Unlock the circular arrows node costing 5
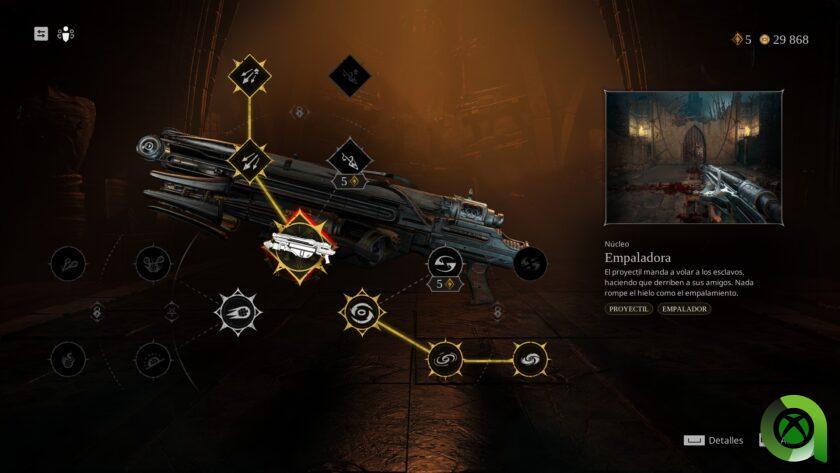The height and width of the screenshot is (473, 840). click(x=444, y=265)
